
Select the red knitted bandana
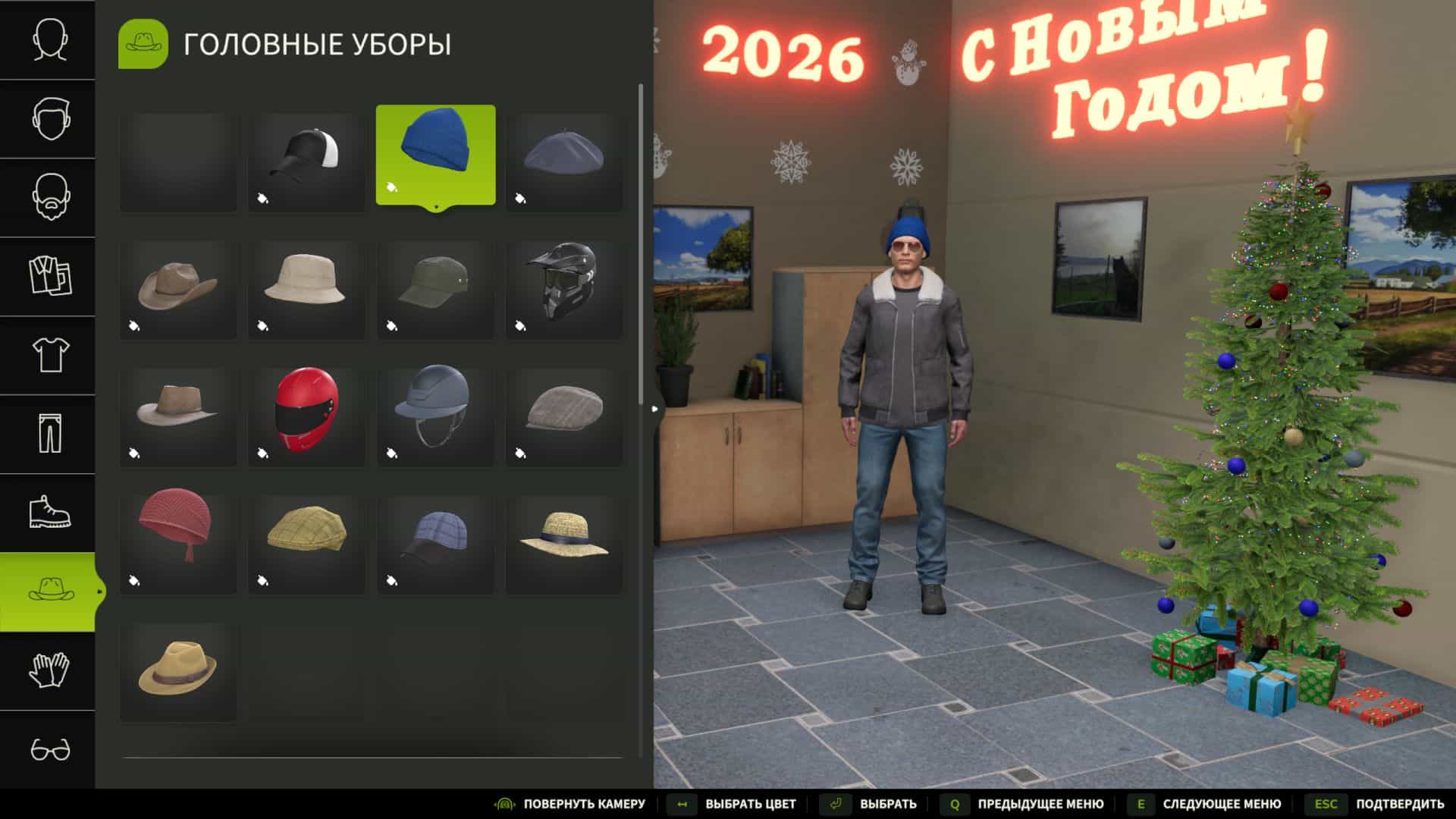click(177, 544)
